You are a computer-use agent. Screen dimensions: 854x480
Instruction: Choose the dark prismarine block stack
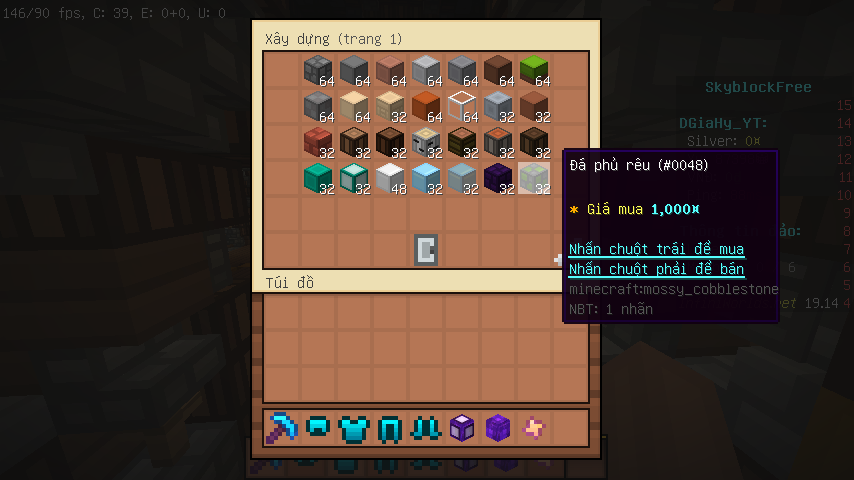[x=318, y=178]
